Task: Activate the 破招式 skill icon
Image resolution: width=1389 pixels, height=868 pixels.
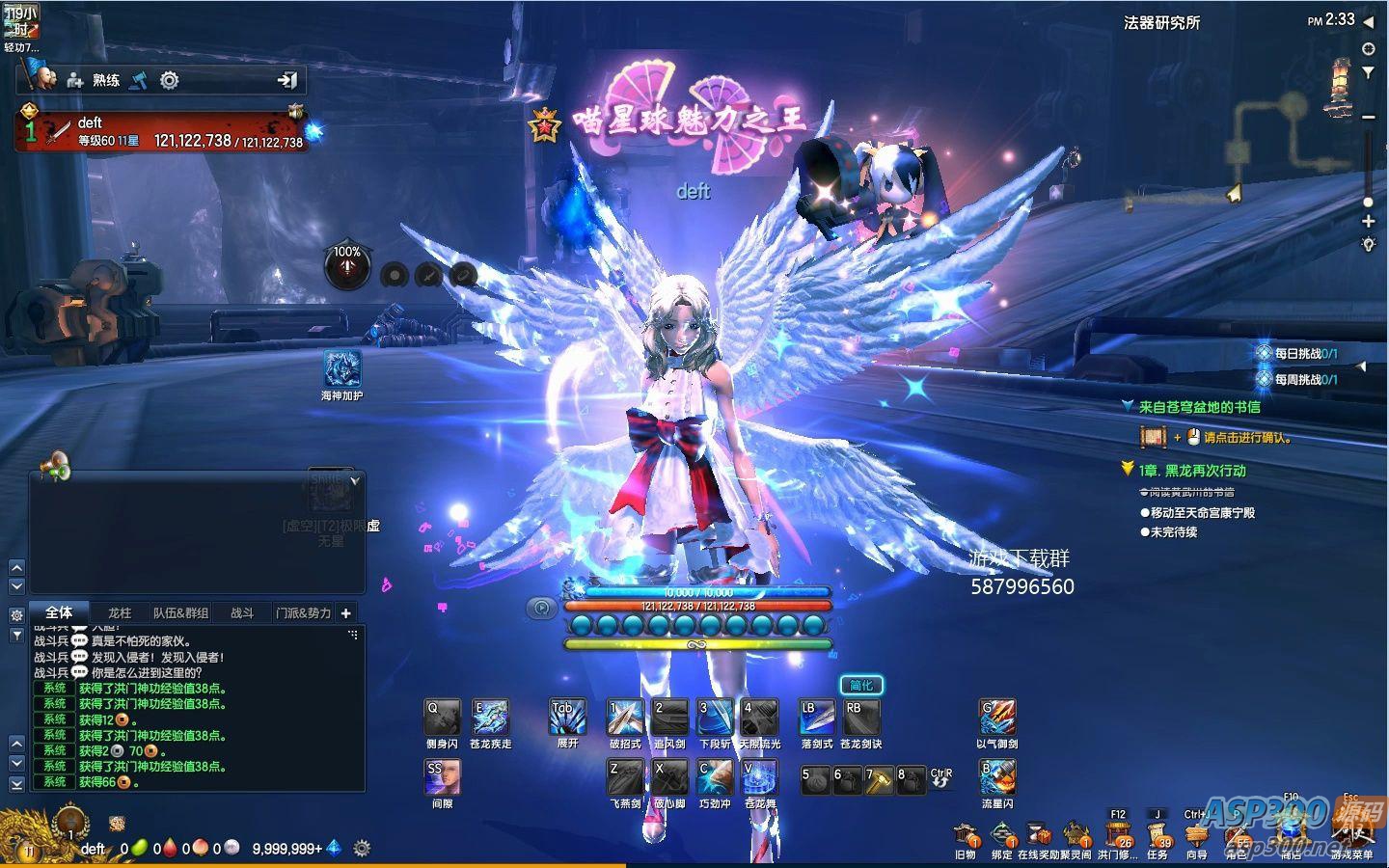Action: (625, 719)
